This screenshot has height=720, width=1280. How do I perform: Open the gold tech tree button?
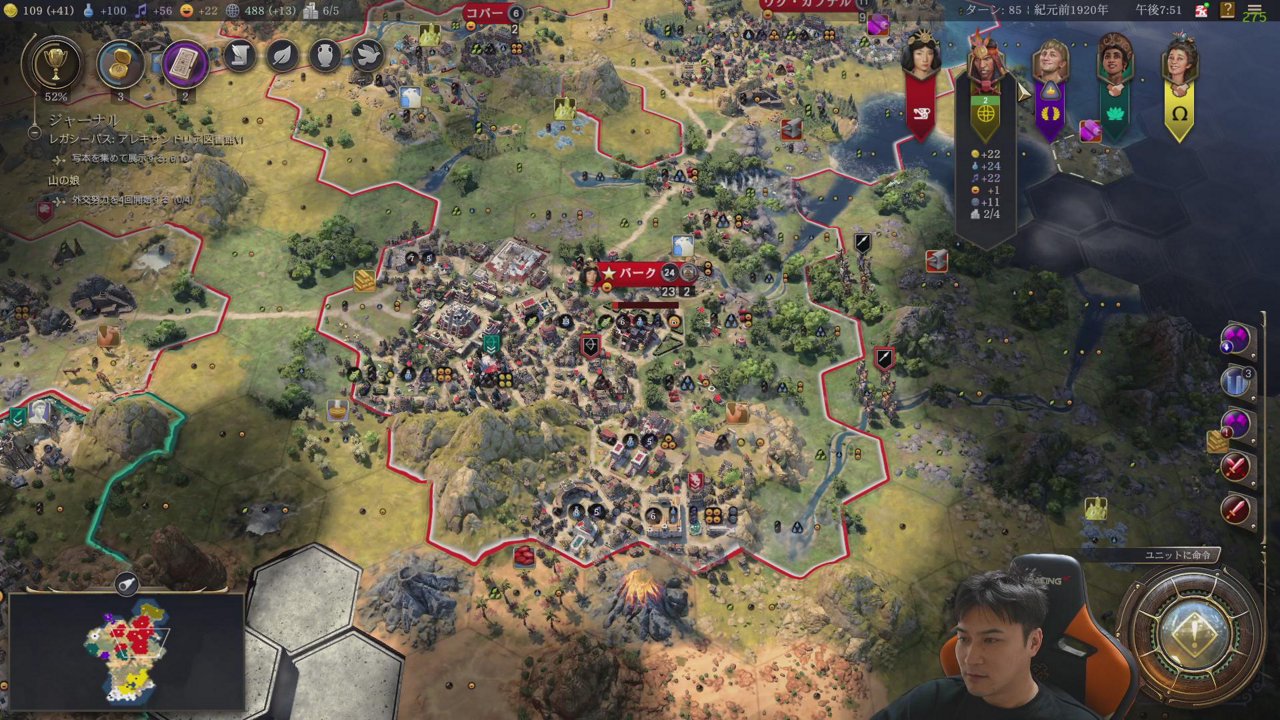(x=121, y=64)
